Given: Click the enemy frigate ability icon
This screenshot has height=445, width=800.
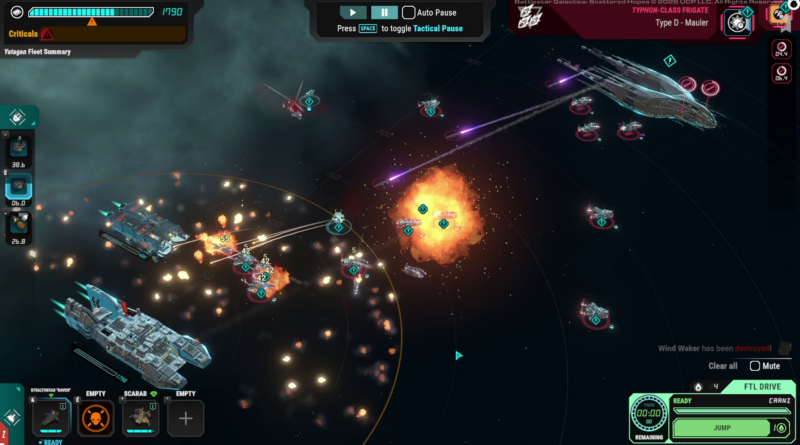Looking at the screenshot, I should click(738, 21).
